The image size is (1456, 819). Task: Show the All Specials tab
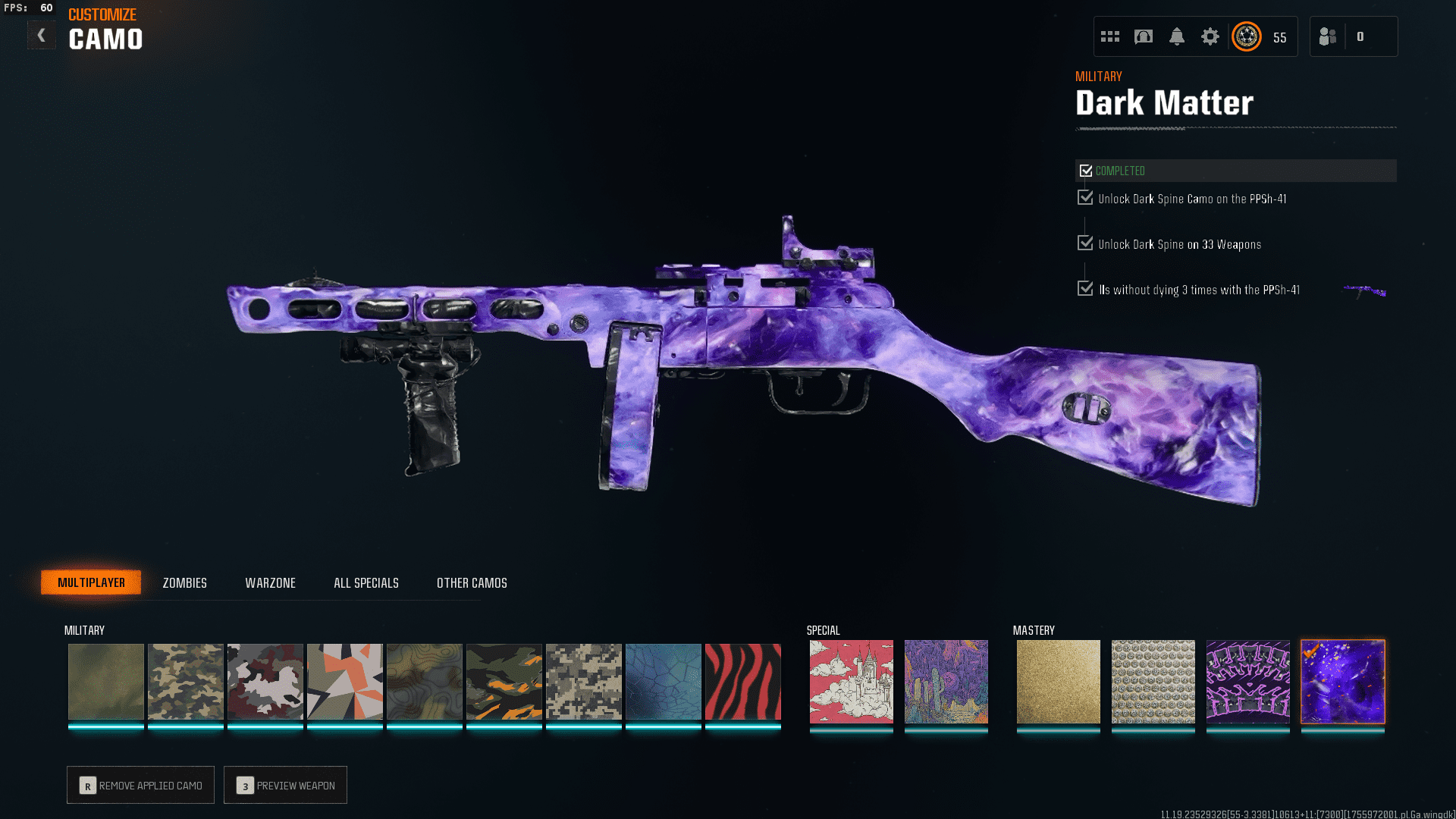point(366,583)
